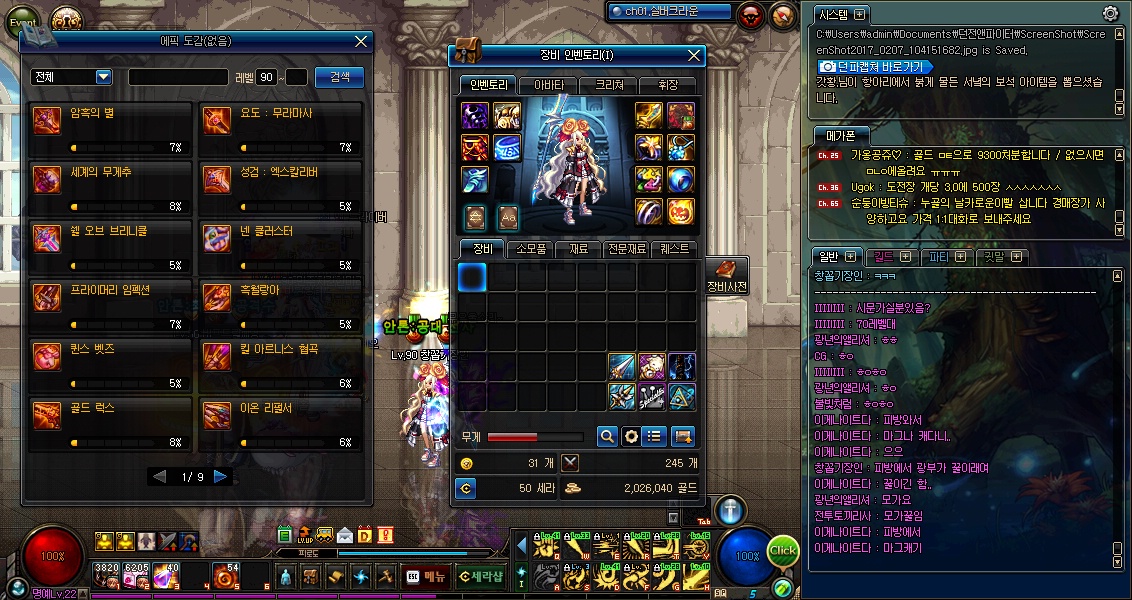The width and height of the screenshot is (1132, 600).
Task: Show the 재료 materials tab
Action: [578, 249]
